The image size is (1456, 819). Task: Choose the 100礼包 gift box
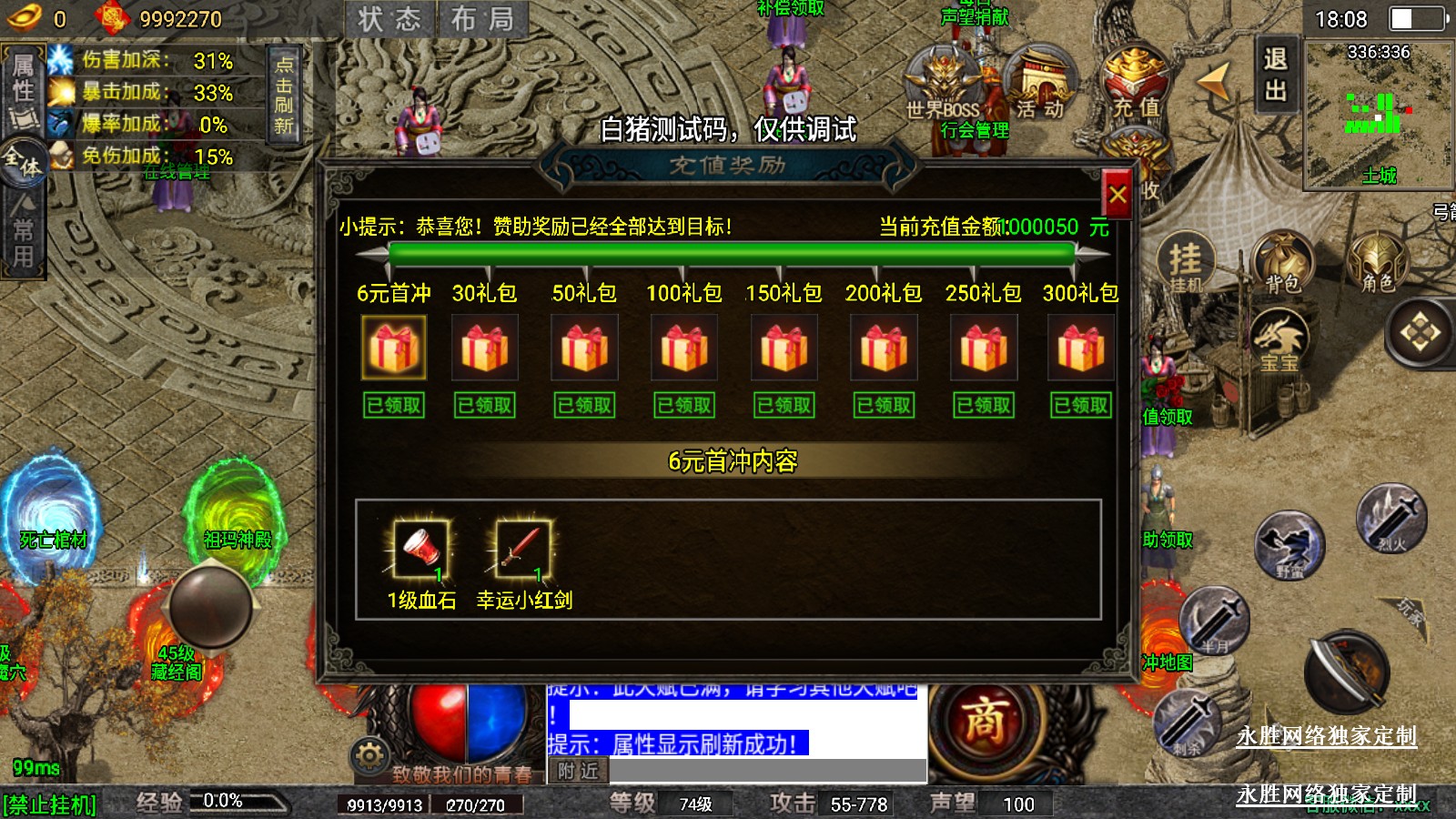[x=684, y=347]
